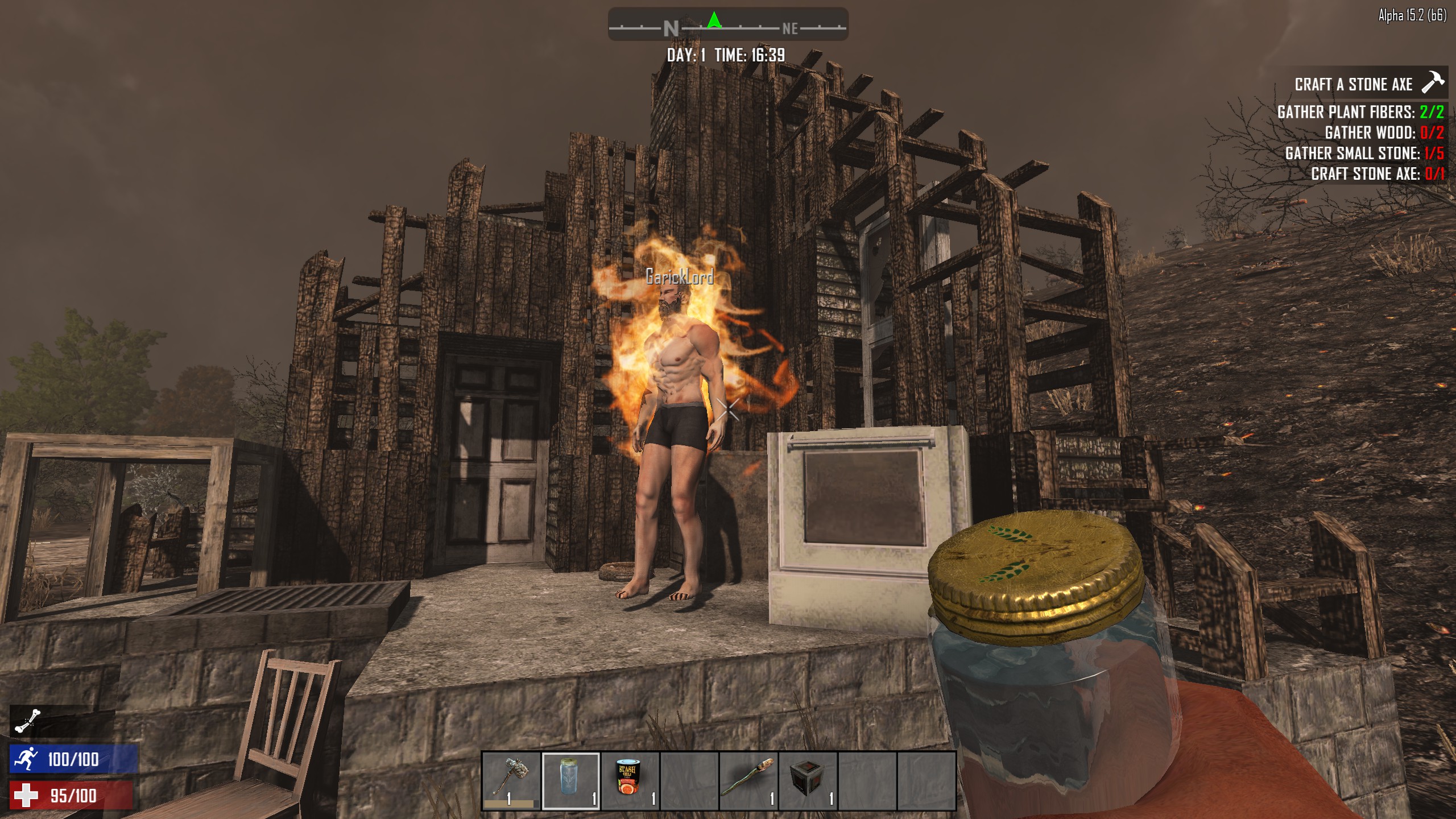Open the Craft a Stone Axe quest tracker

[x=1353, y=85]
